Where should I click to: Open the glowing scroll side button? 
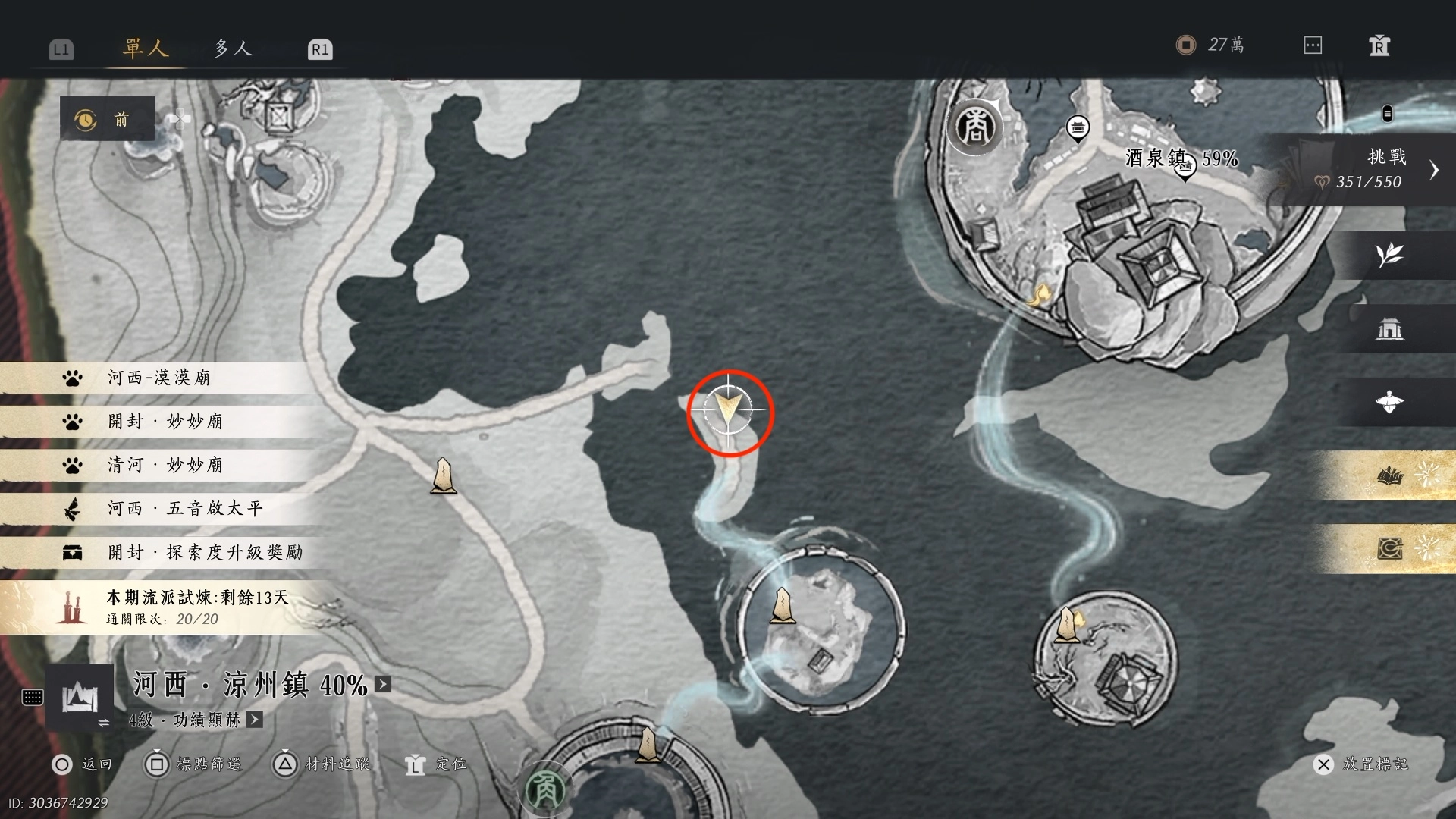point(1391,548)
